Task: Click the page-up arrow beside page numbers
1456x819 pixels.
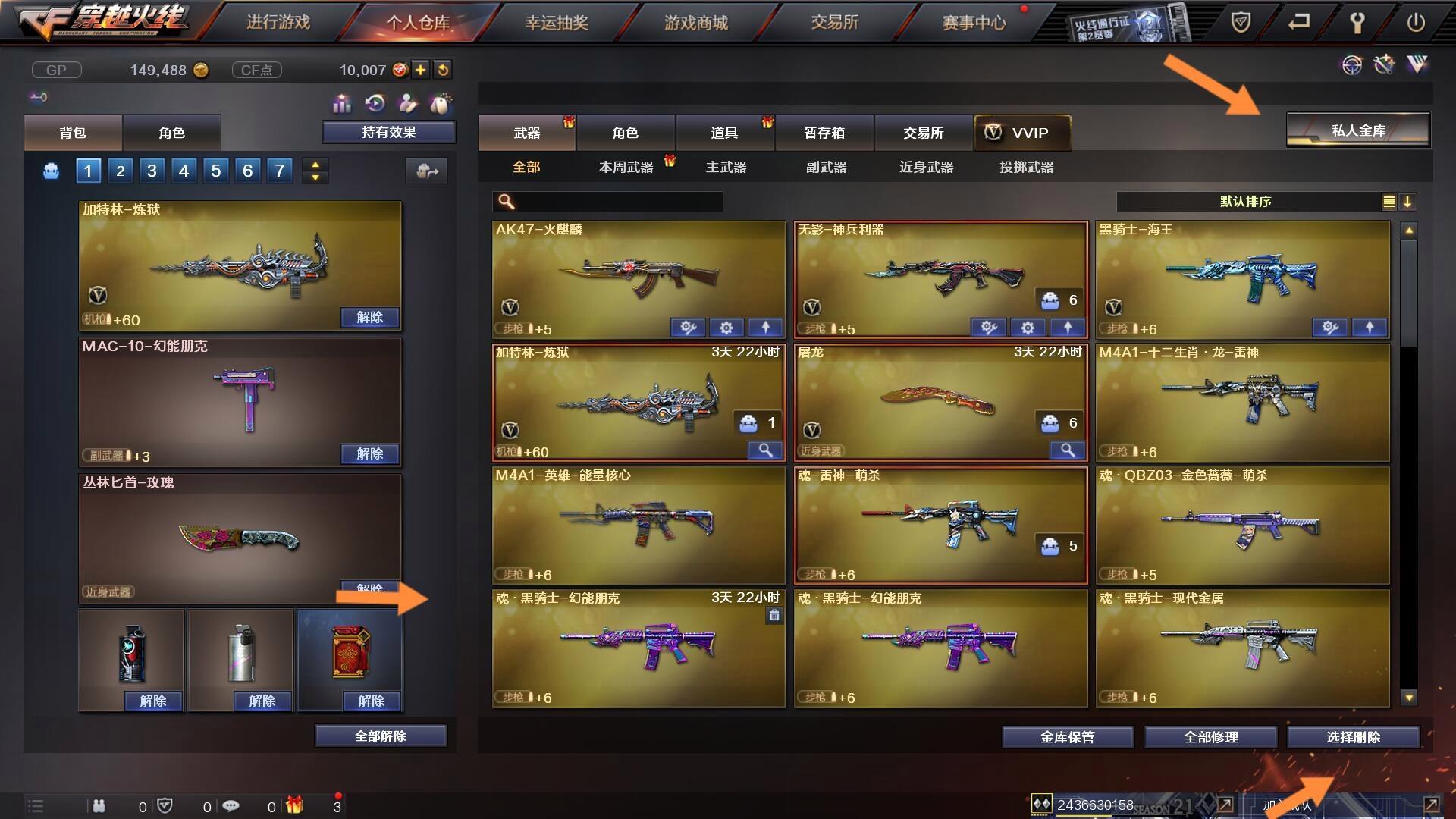Action: pyautogui.click(x=314, y=164)
